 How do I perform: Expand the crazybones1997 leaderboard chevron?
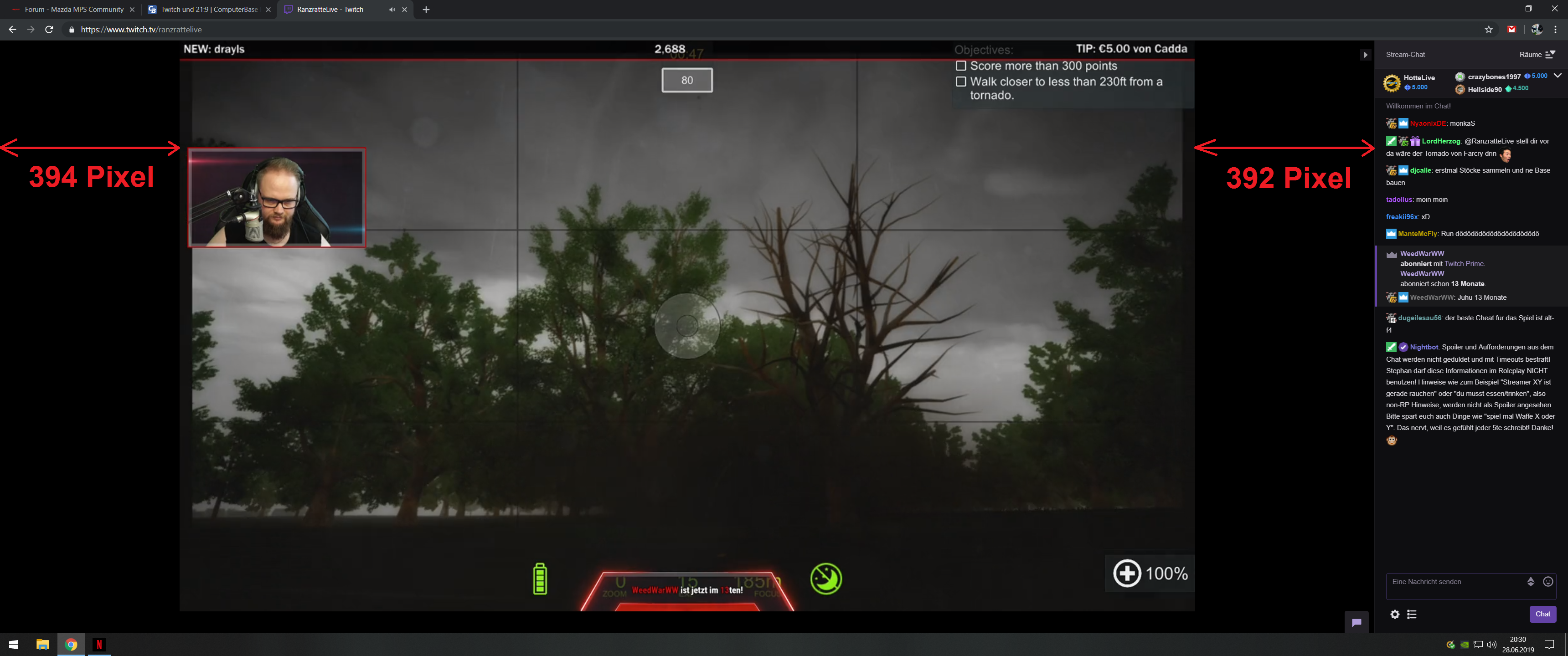coord(1558,76)
